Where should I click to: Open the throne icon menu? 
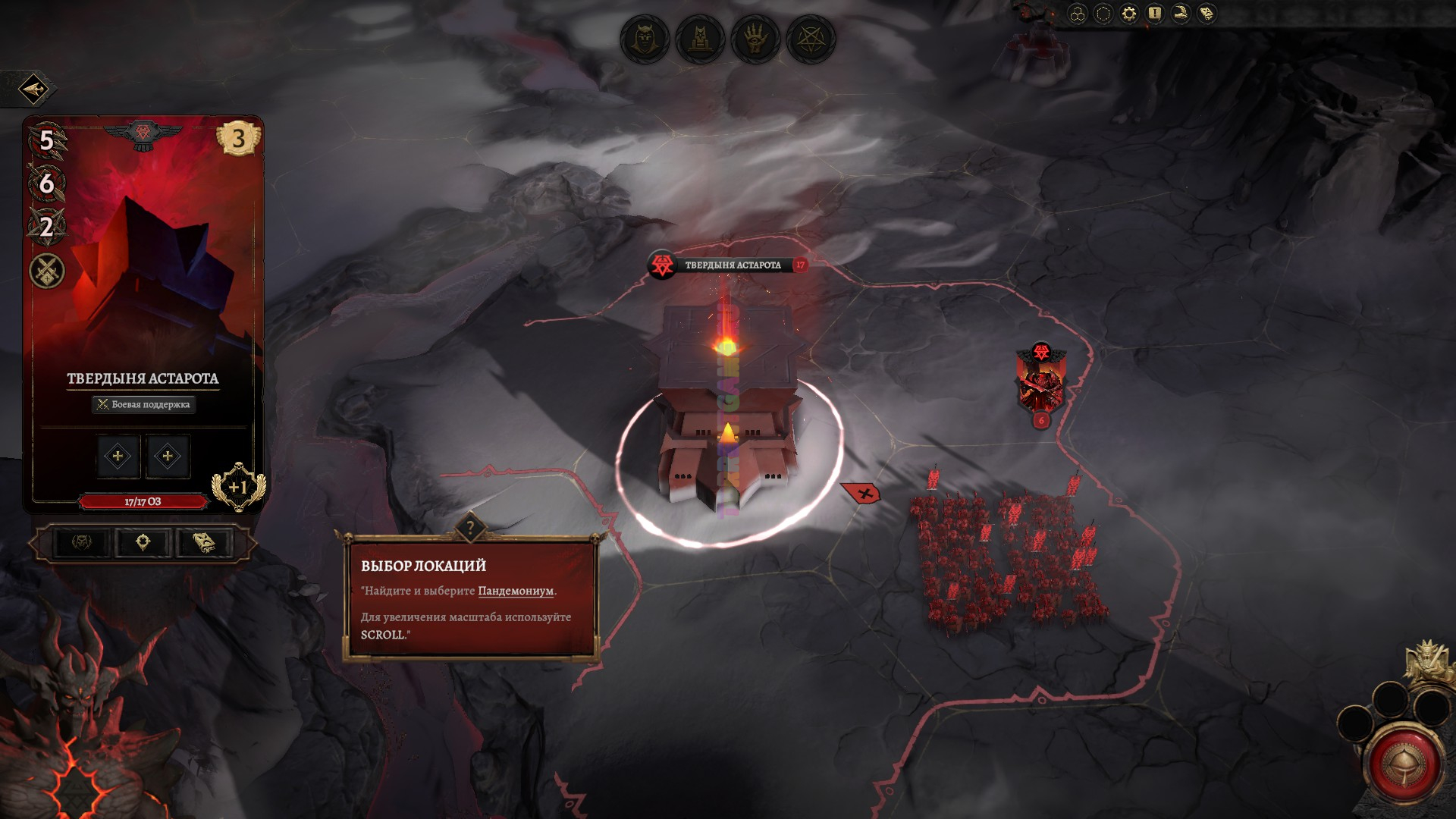coord(700,39)
